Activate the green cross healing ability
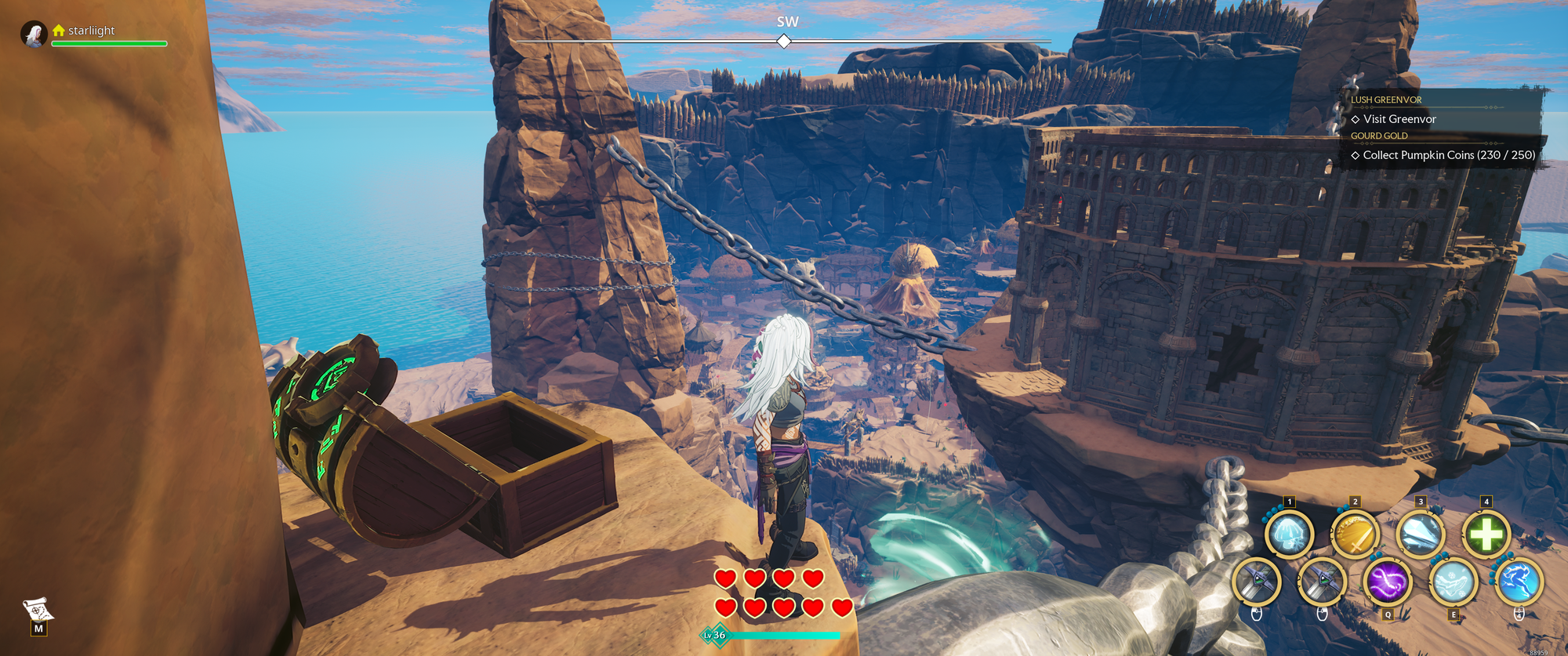 [x=1486, y=535]
